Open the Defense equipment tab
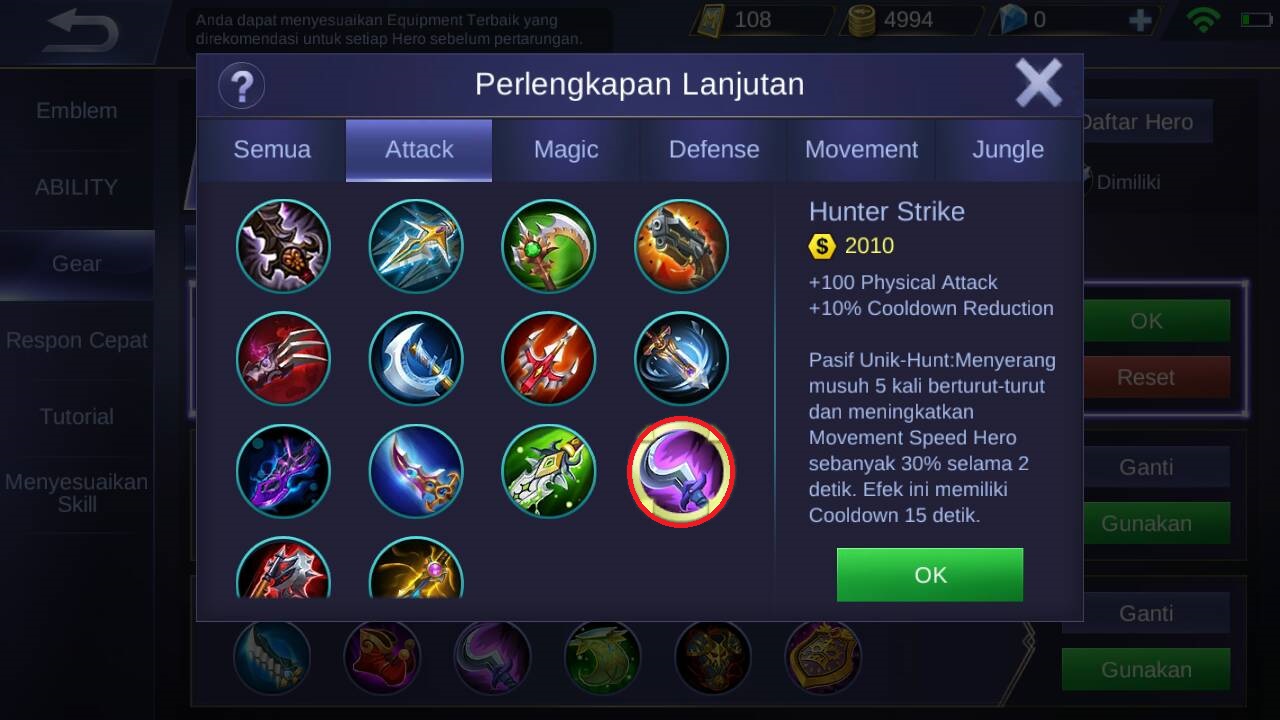This screenshot has height=720, width=1280. coord(714,150)
